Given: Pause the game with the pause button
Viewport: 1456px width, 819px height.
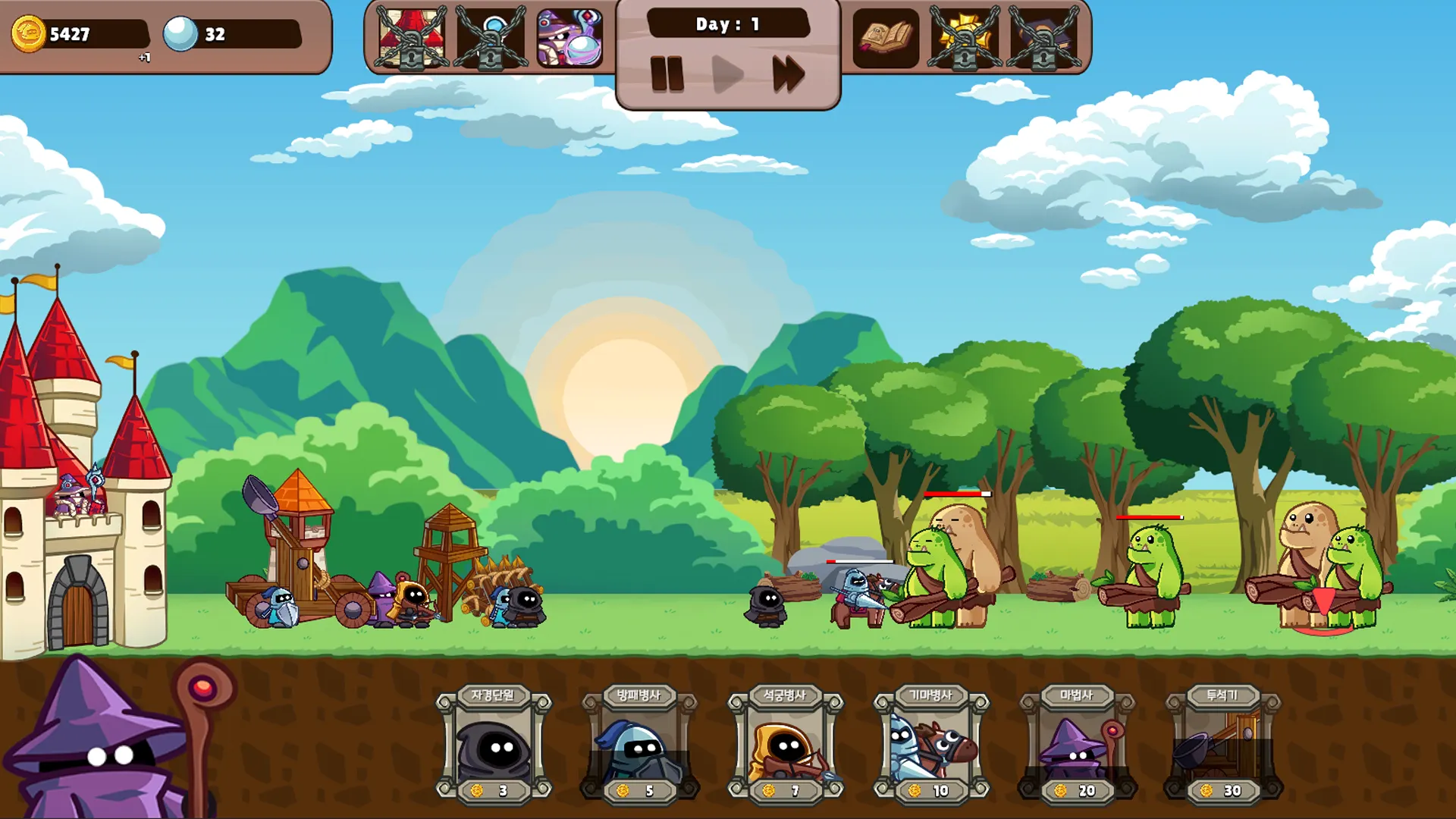Looking at the screenshot, I should 667,74.
